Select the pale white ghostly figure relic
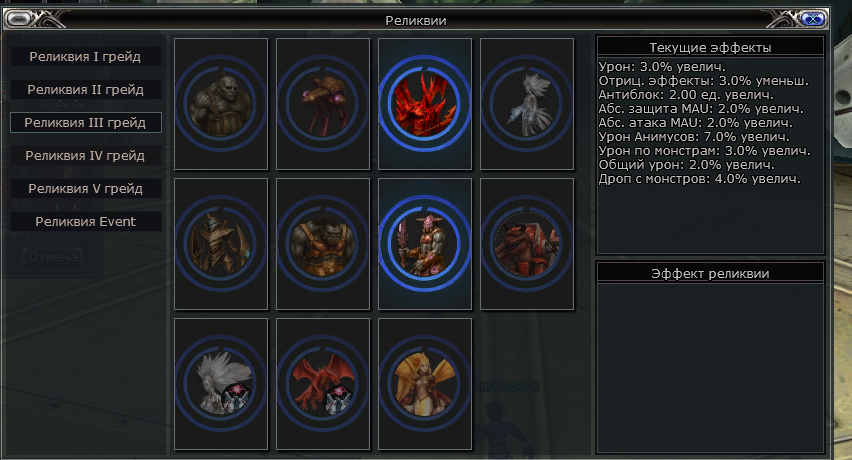Viewport: 852px width, 460px height. tap(527, 103)
